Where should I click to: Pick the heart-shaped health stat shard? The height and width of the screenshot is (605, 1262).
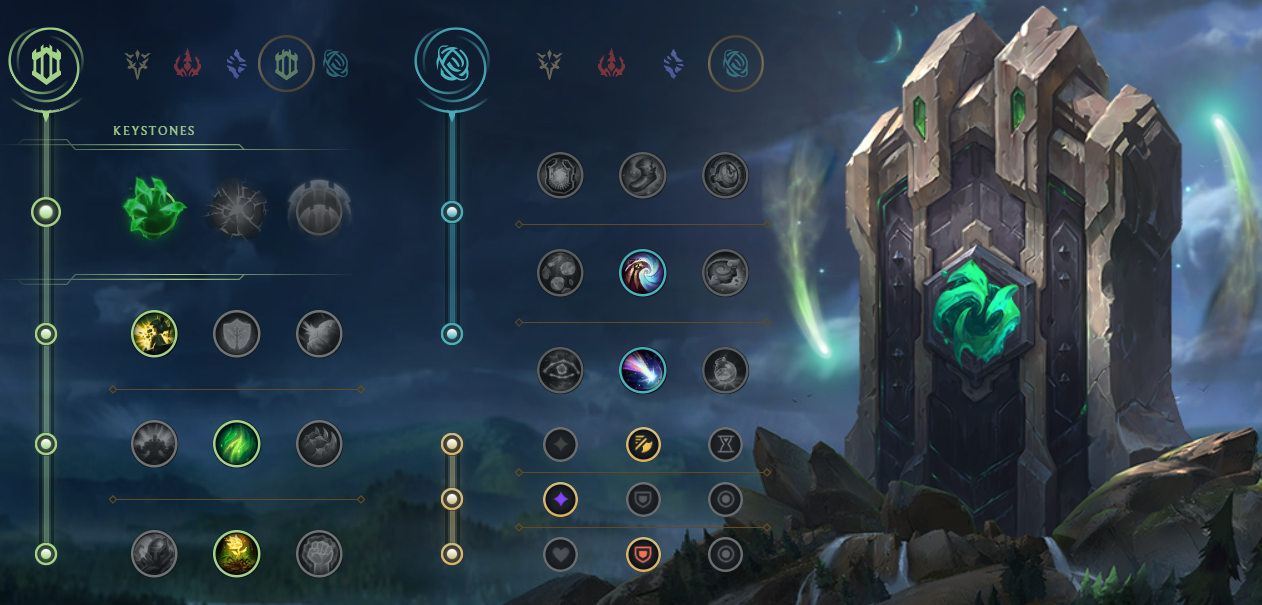pyautogui.click(x=560, y=554)
